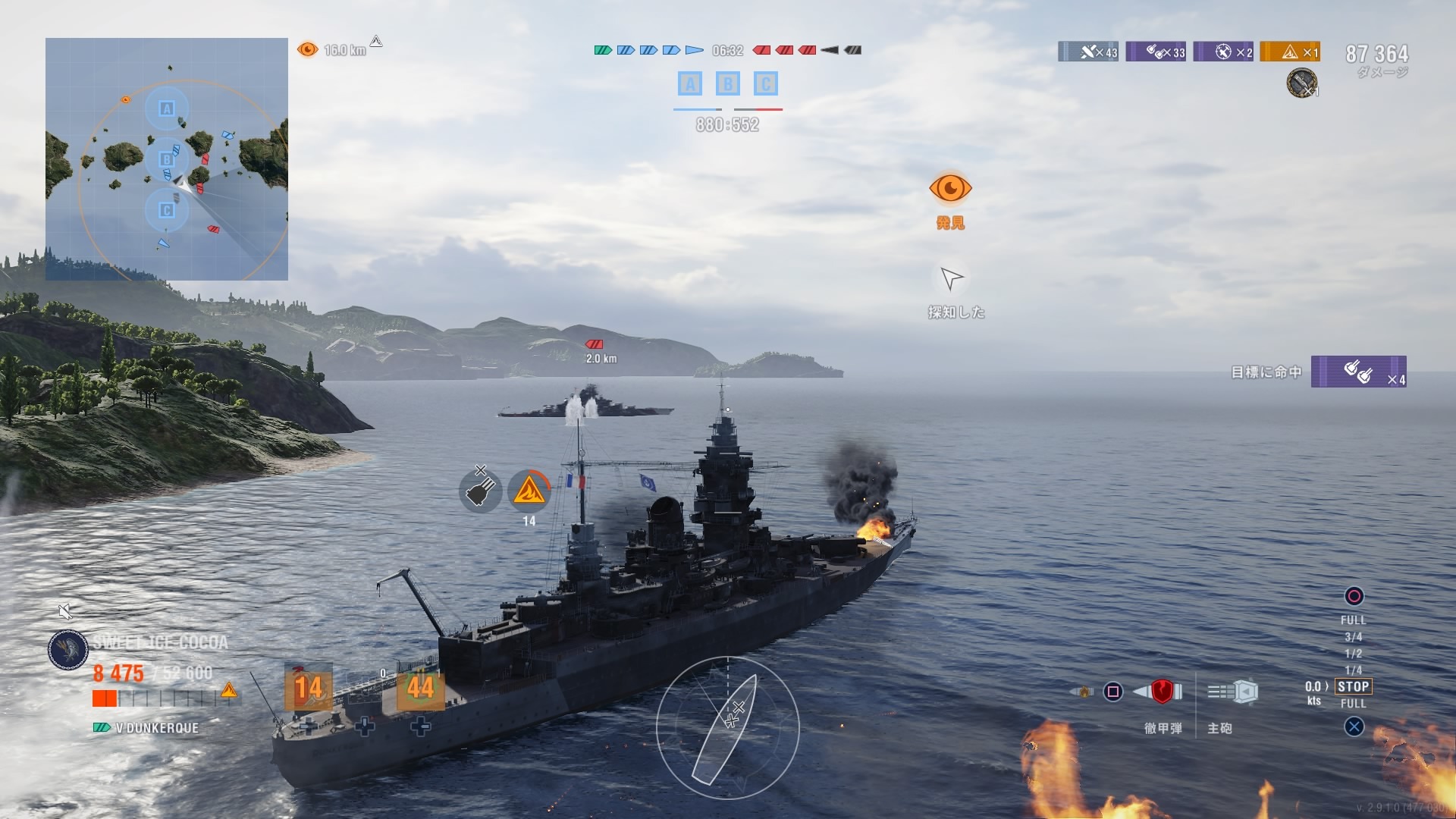Set throttle to 3/4 speed
Viewport: 1456px width, 819px height.
(1353, 637)
